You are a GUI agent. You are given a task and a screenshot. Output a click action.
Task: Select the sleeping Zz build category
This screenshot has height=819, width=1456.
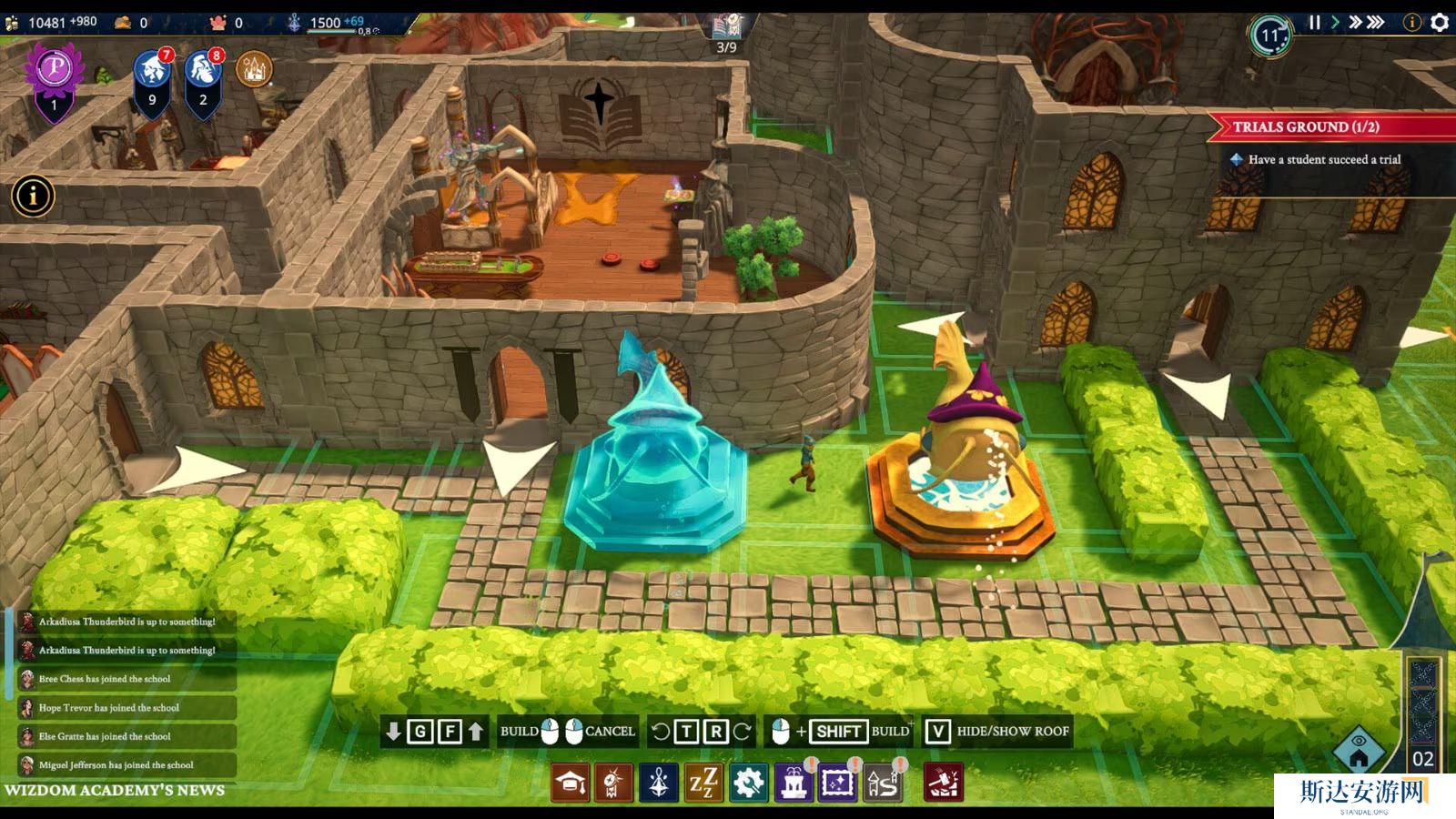pos(703,783)
